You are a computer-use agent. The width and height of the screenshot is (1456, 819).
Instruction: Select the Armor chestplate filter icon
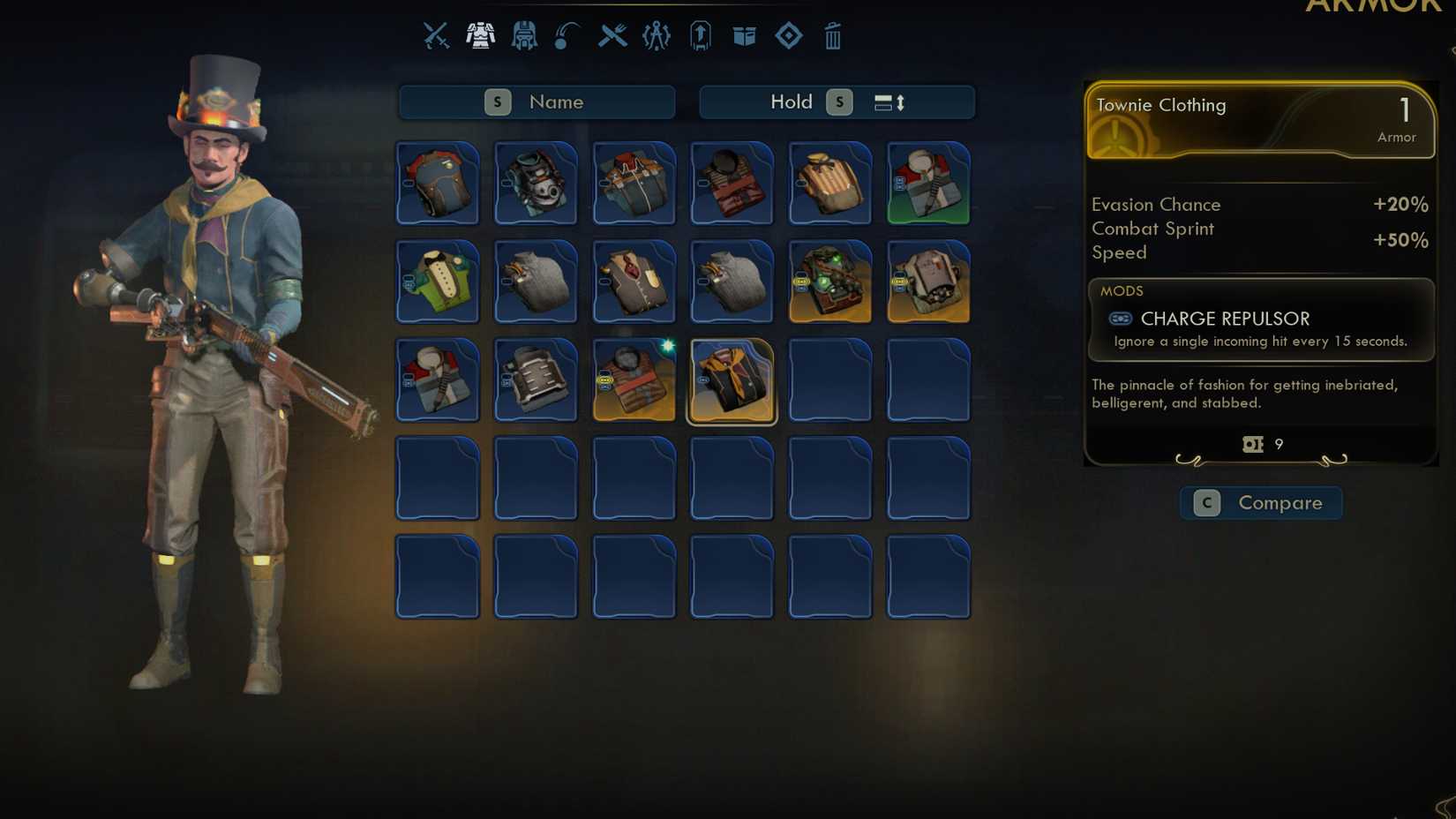(x=480, y=35)
